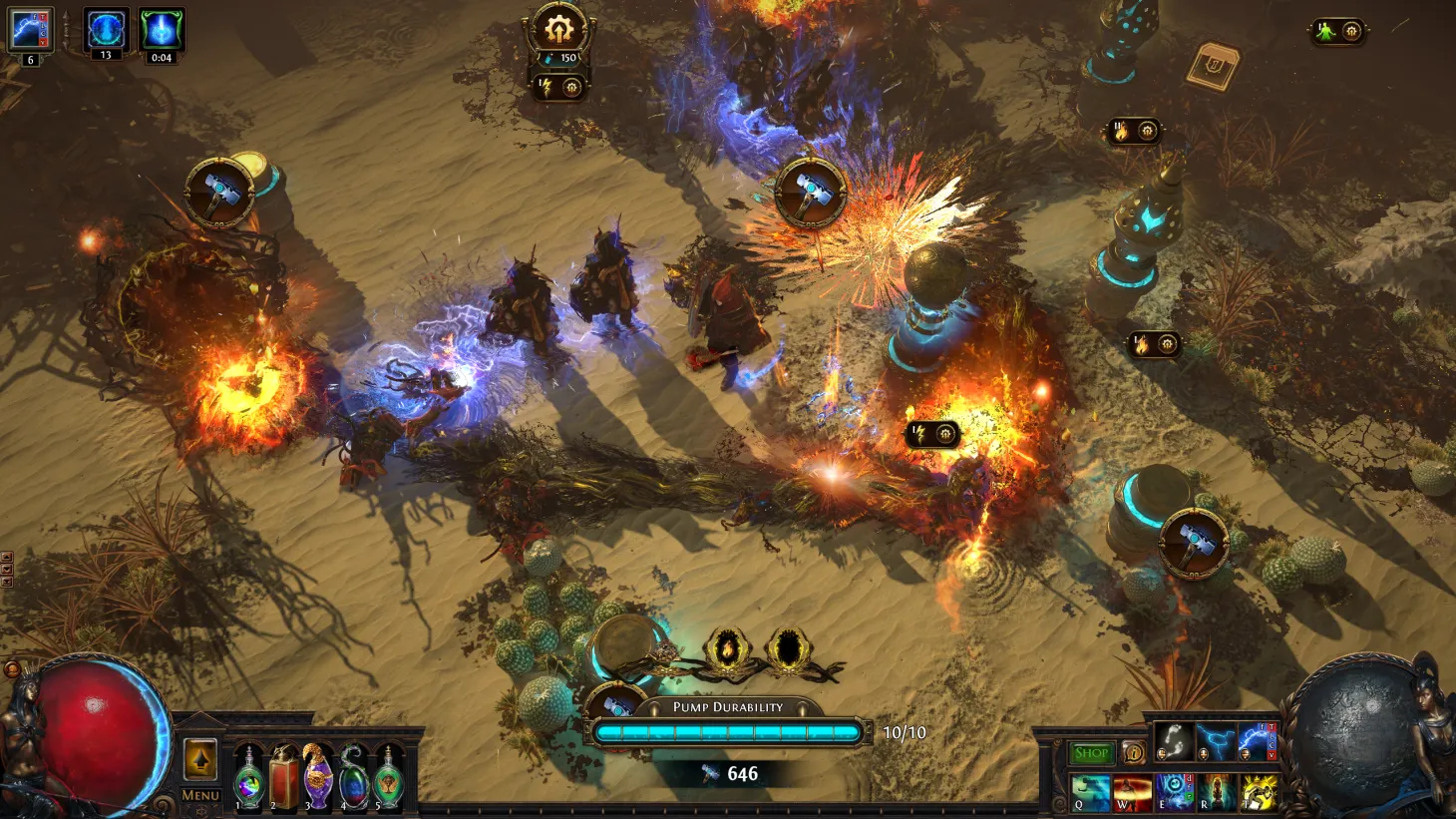Click the lightning cost marker under the gear icon
Viewport: 1456px width, 819px height.
click(546, 87)
